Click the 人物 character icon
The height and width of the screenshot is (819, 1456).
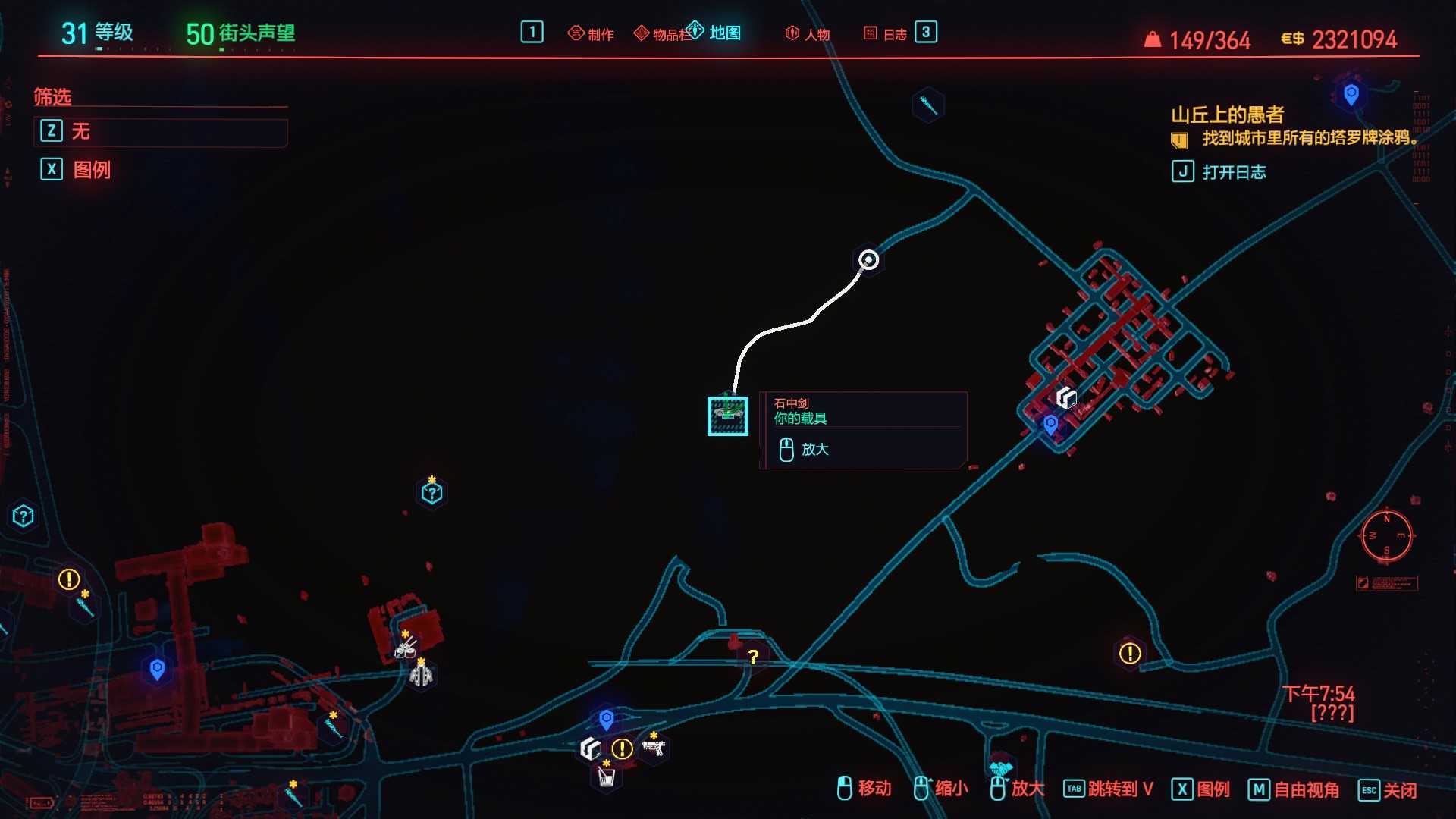806,33
